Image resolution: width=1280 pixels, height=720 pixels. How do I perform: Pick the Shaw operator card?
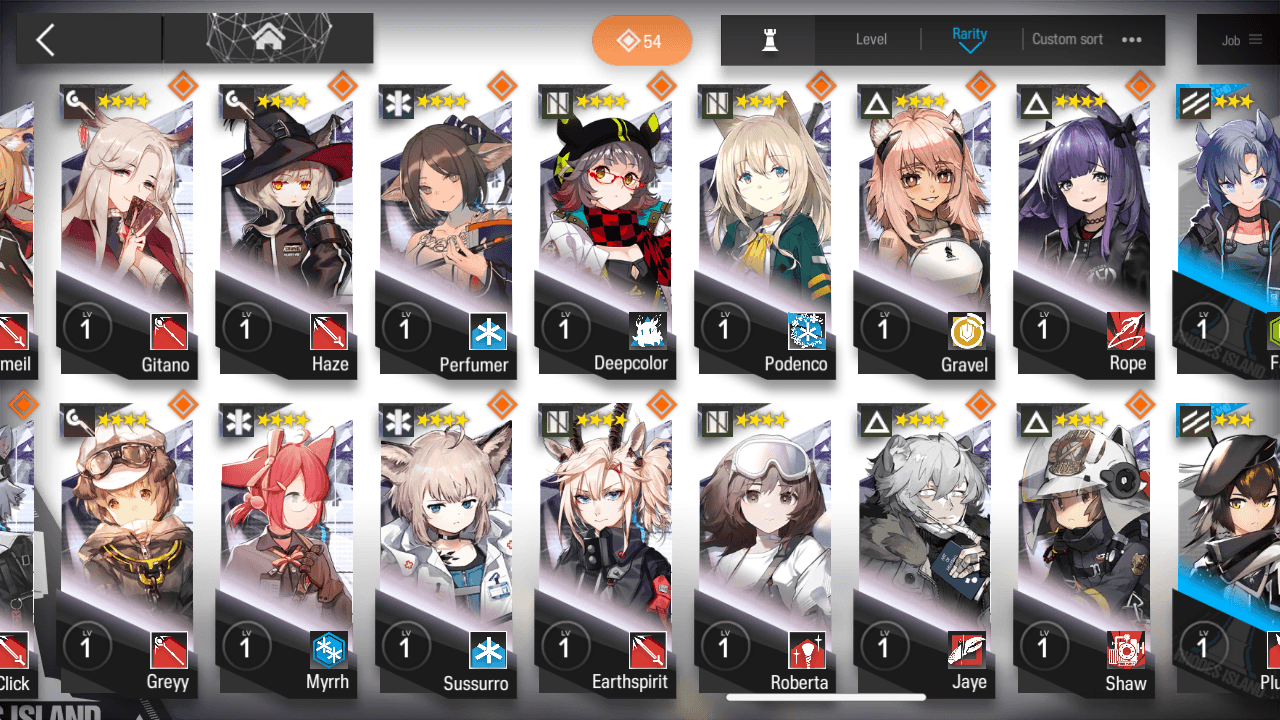click(1083, 550)
